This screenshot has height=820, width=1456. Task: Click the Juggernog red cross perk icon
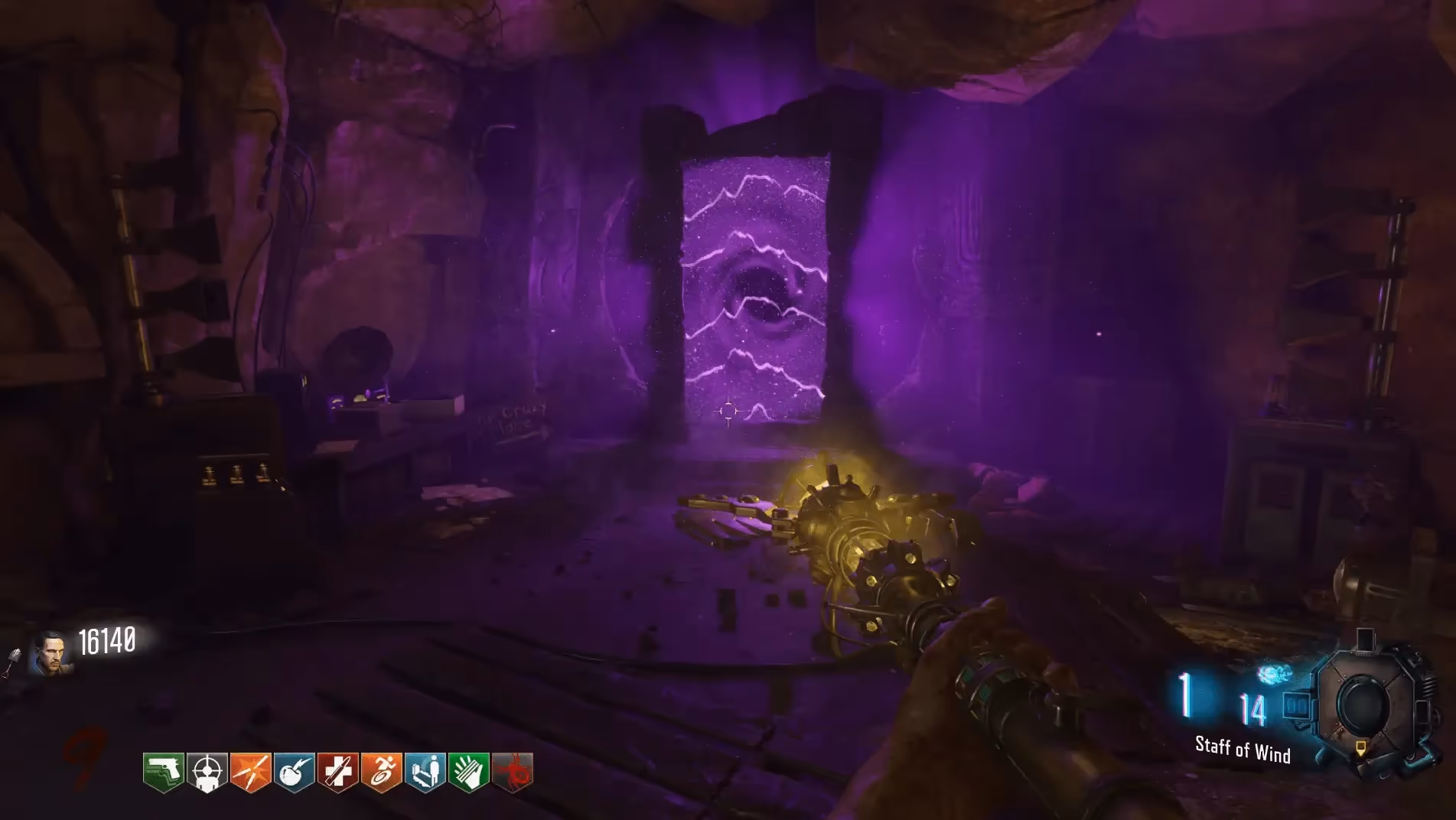coord(338,772)
